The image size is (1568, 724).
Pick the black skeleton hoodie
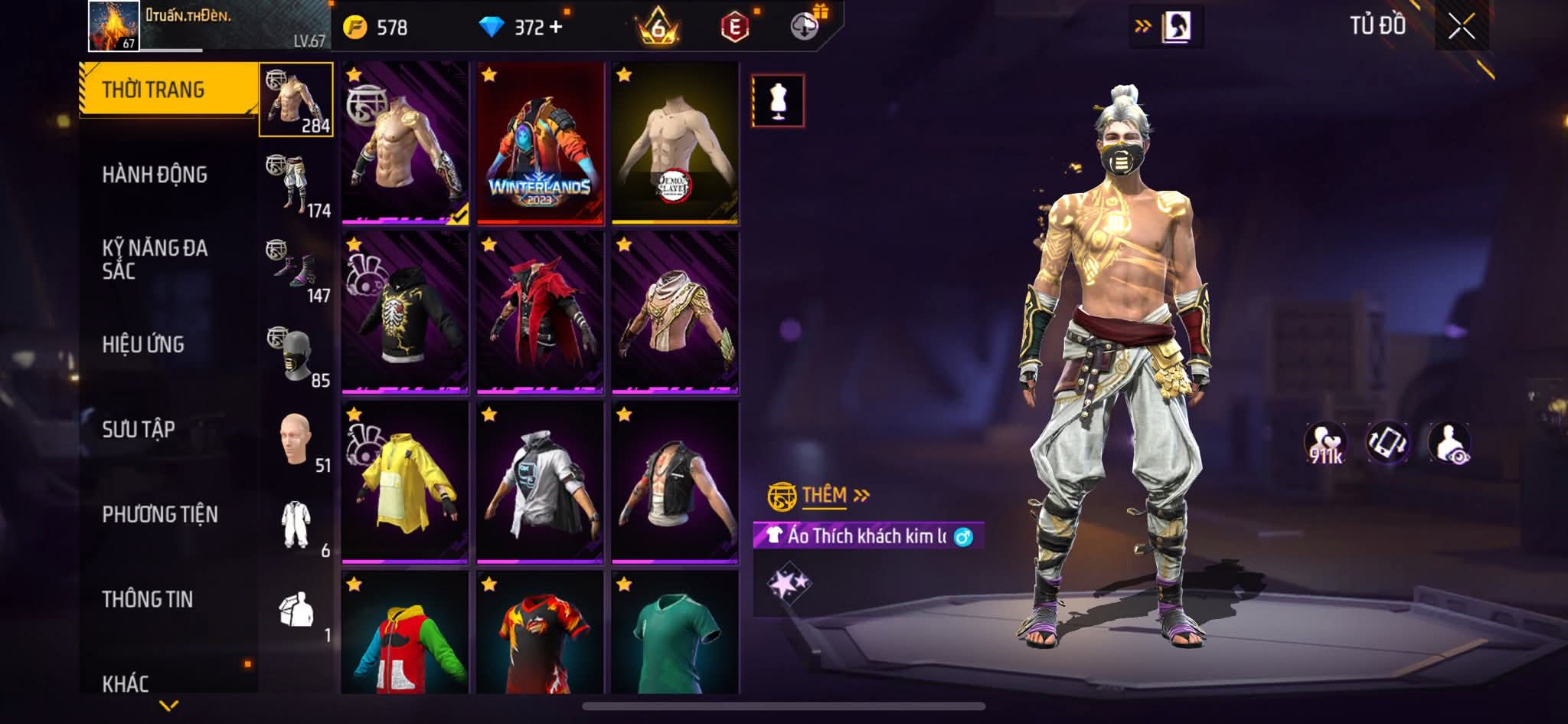[405, 313]
